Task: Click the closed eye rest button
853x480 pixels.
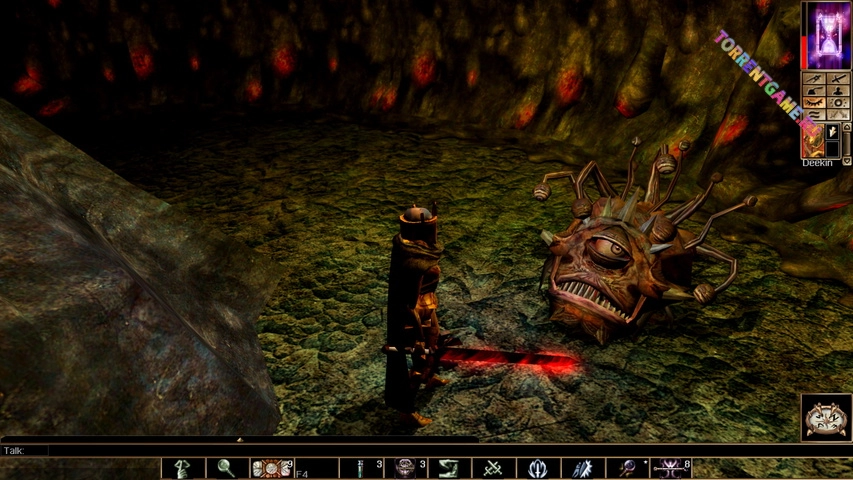Action: 814,102
